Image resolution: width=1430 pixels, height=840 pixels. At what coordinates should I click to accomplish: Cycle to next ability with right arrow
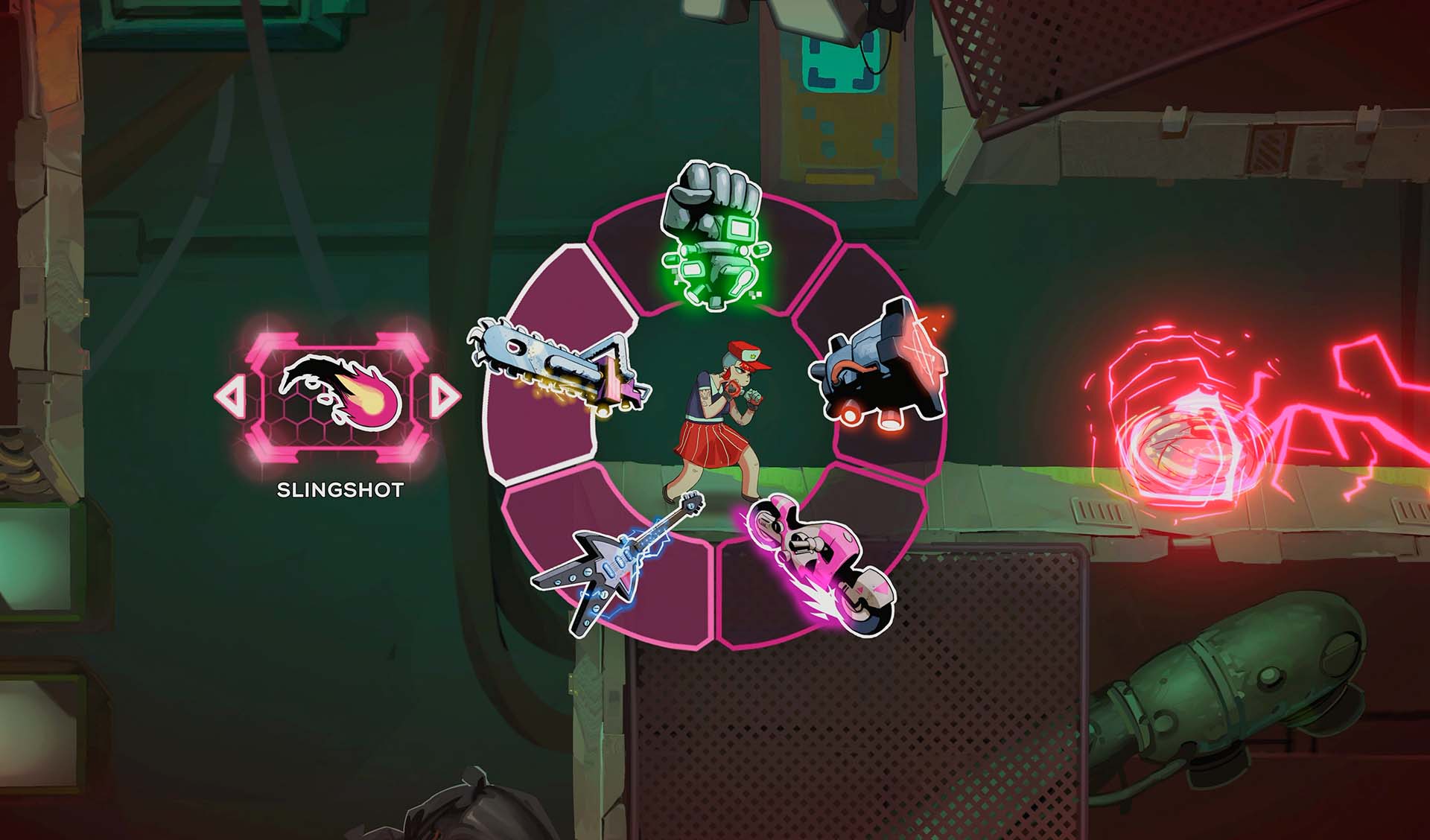tap(445, 395)
